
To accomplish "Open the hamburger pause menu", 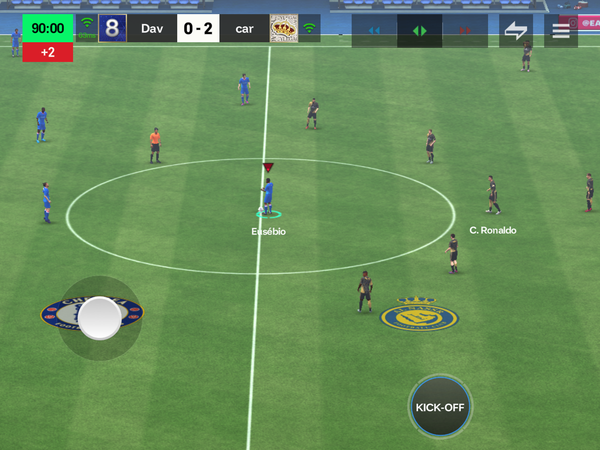I will point(561,29).
